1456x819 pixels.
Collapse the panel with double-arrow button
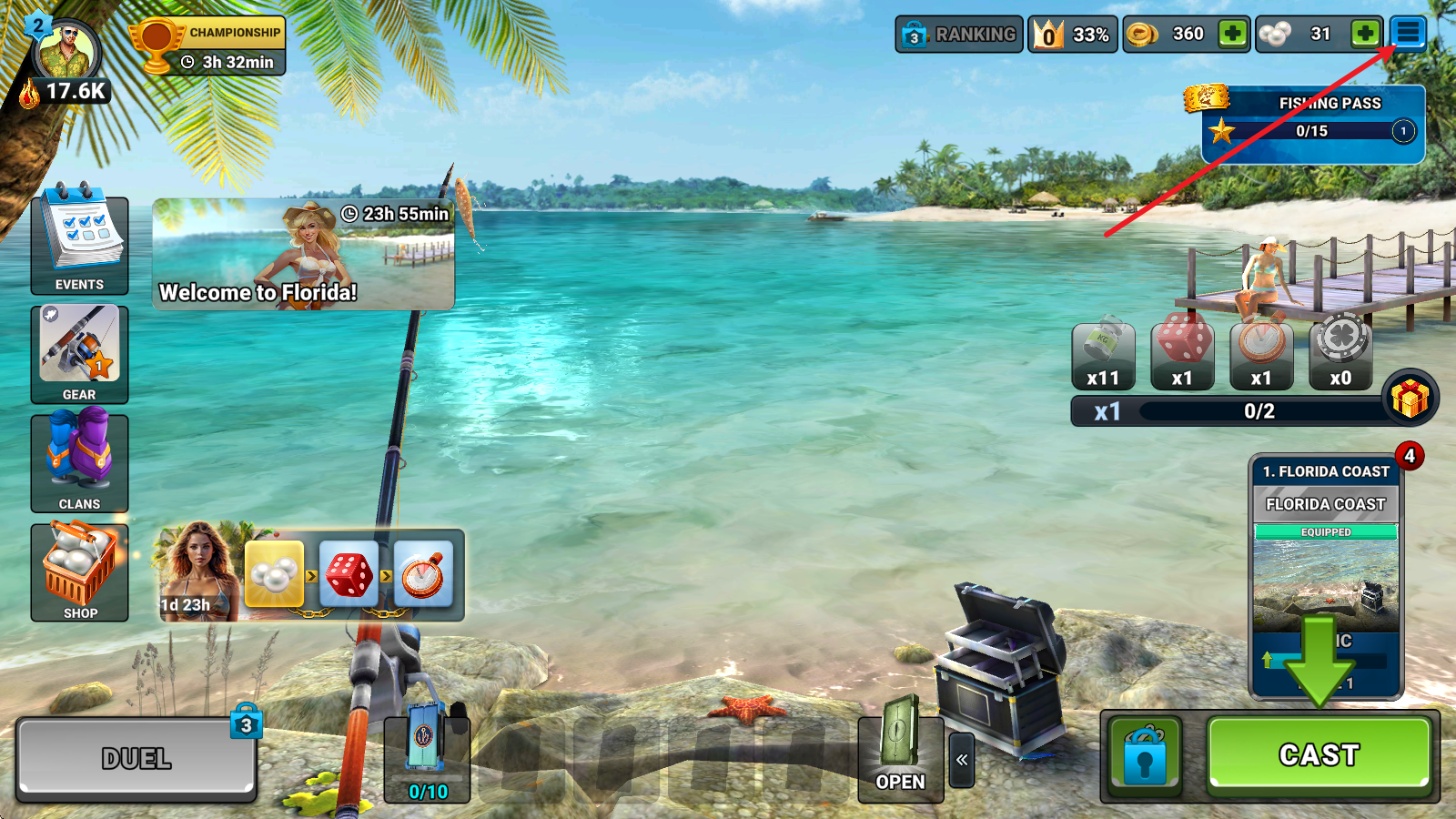pos(962,760)
